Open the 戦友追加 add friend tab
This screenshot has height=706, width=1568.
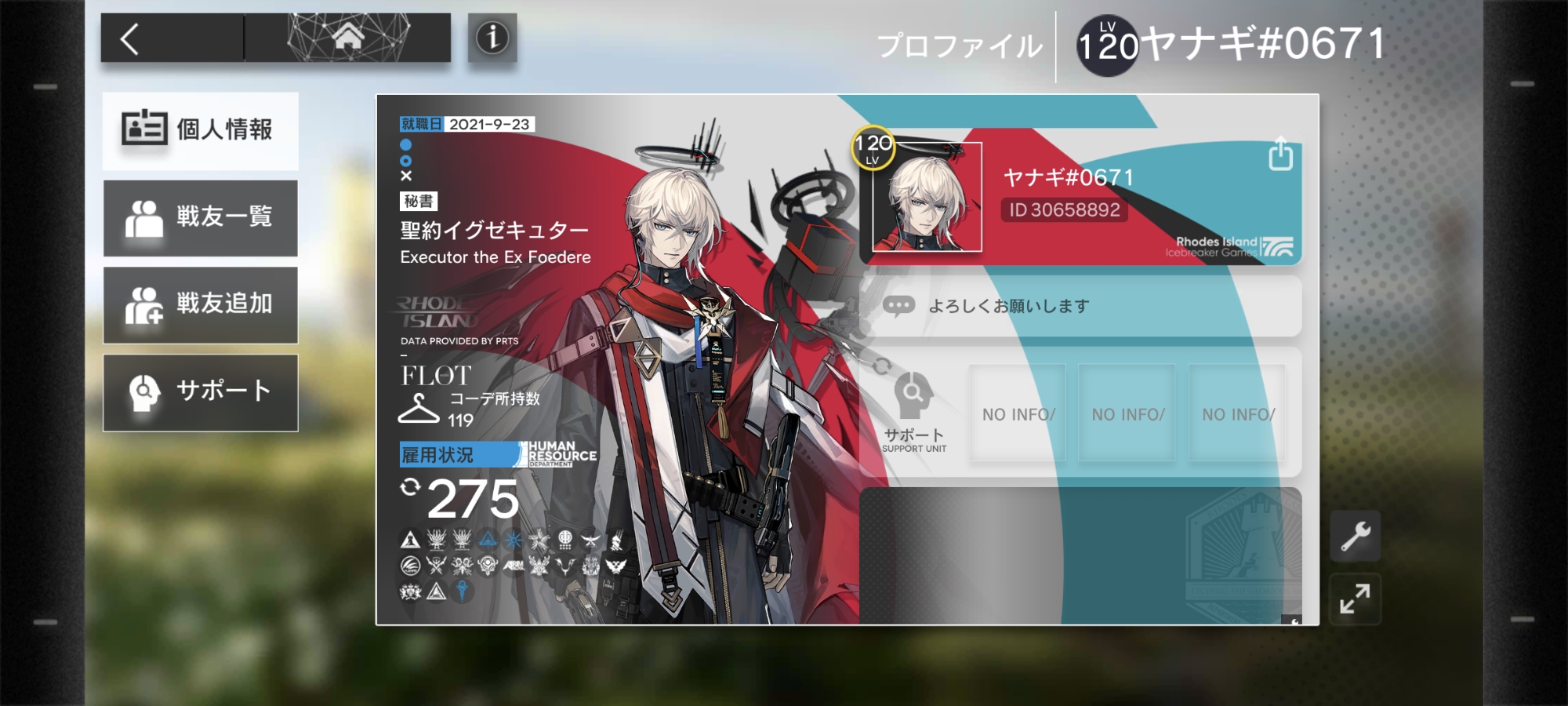(200, 304)
